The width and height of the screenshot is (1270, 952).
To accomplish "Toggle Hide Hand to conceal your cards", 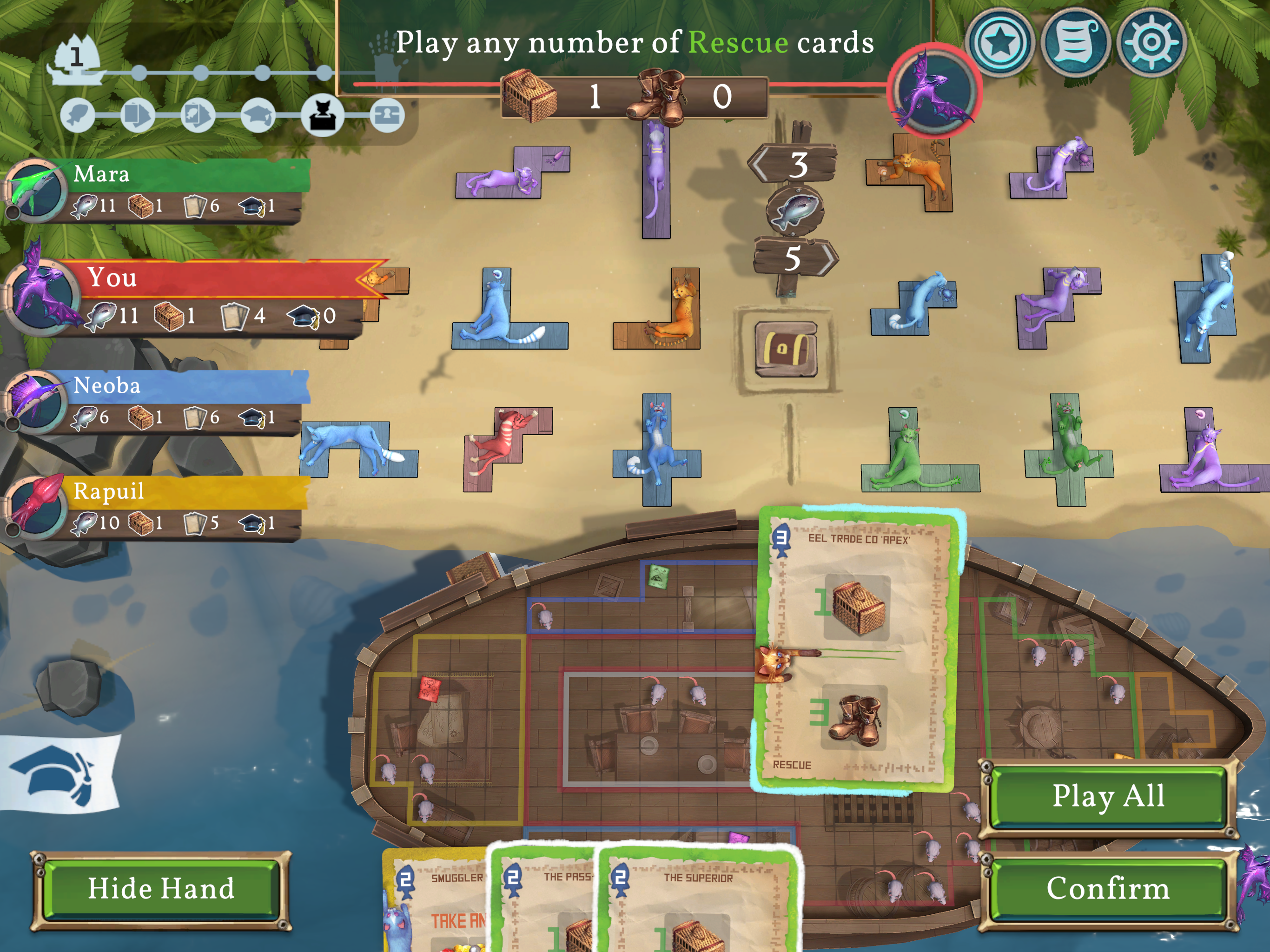I will [161, 889].
